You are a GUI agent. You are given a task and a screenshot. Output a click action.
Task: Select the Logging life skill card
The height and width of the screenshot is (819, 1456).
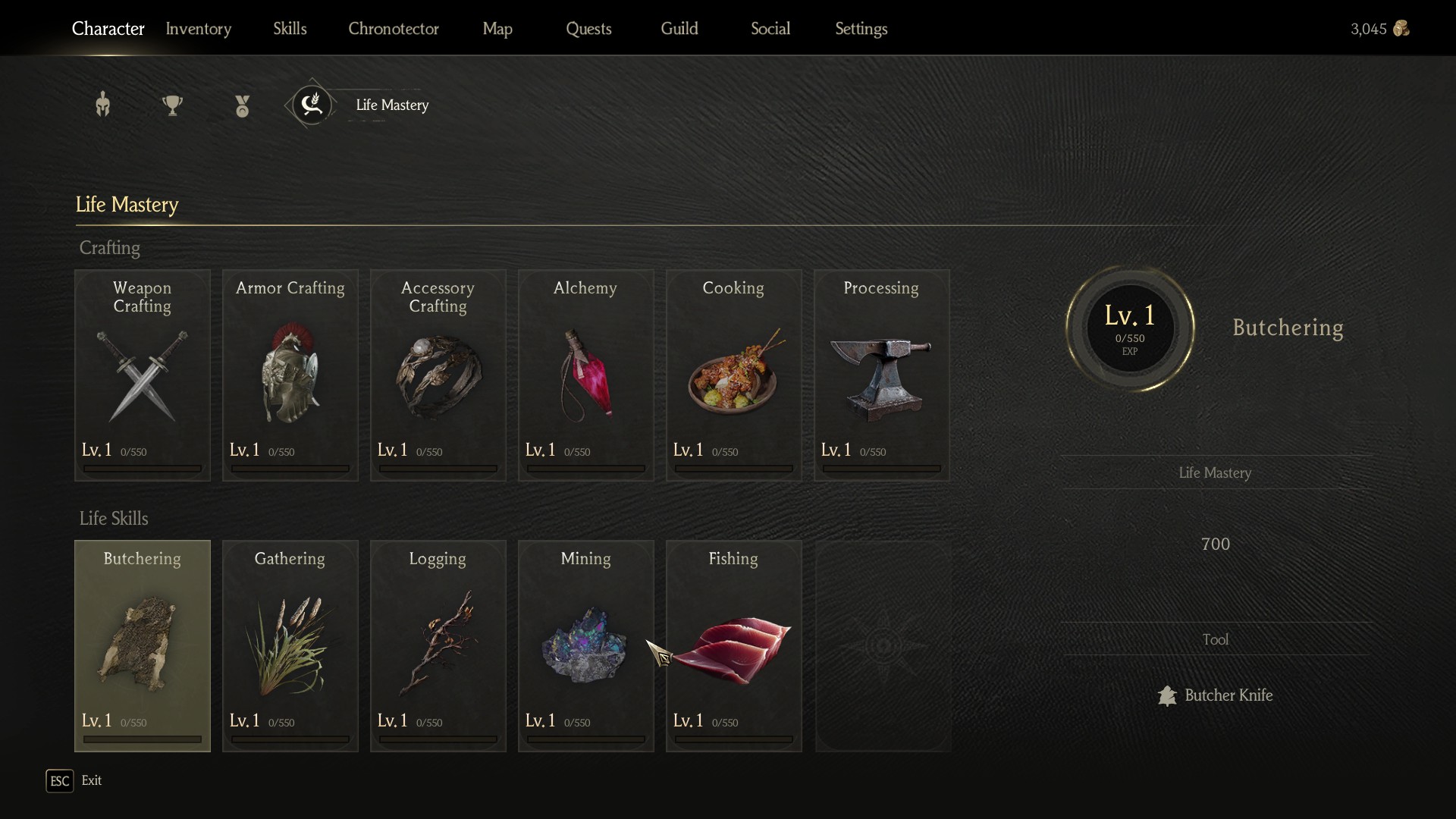click(438, 645)
